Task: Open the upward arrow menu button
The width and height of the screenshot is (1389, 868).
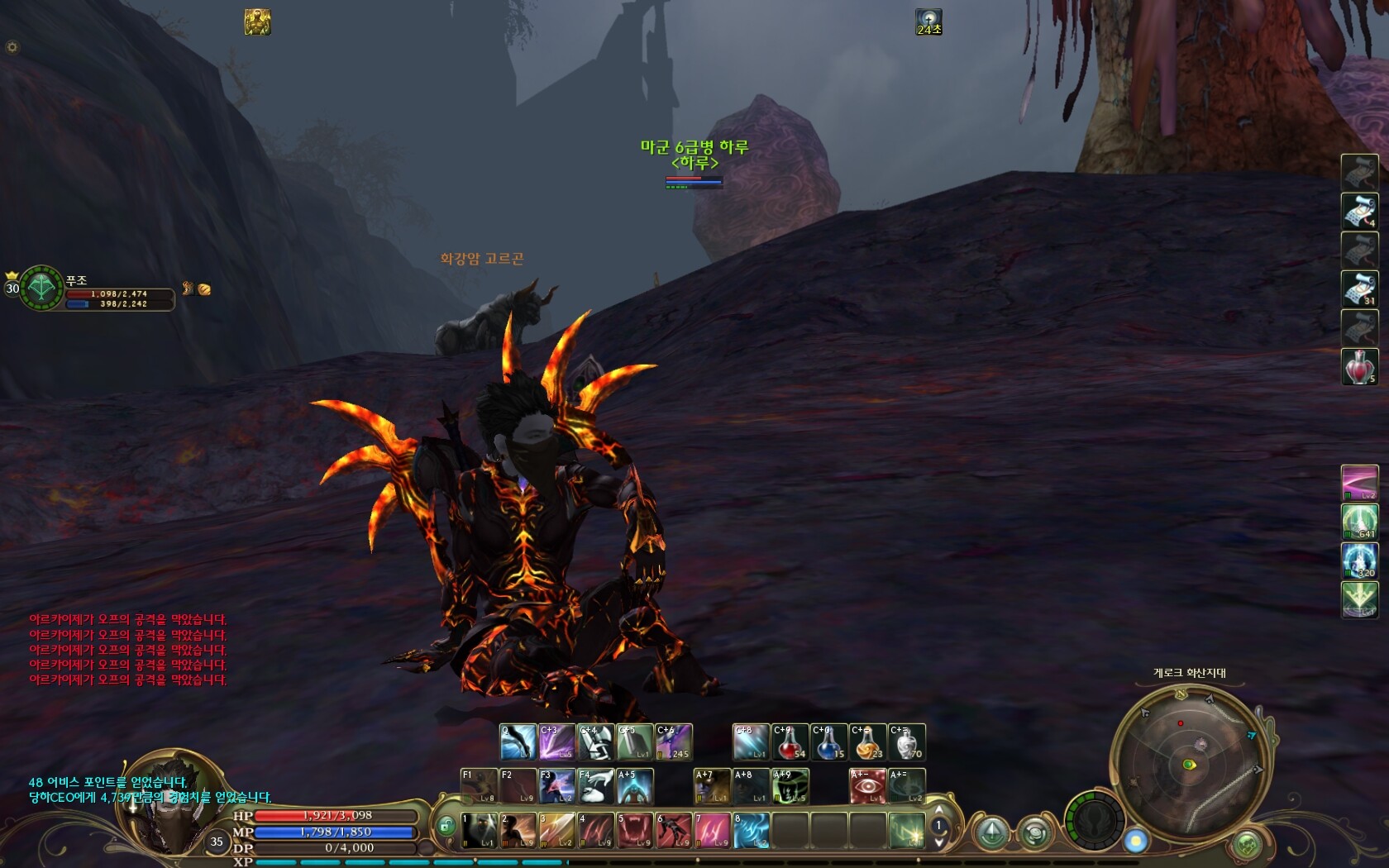Action: (992, 832)
